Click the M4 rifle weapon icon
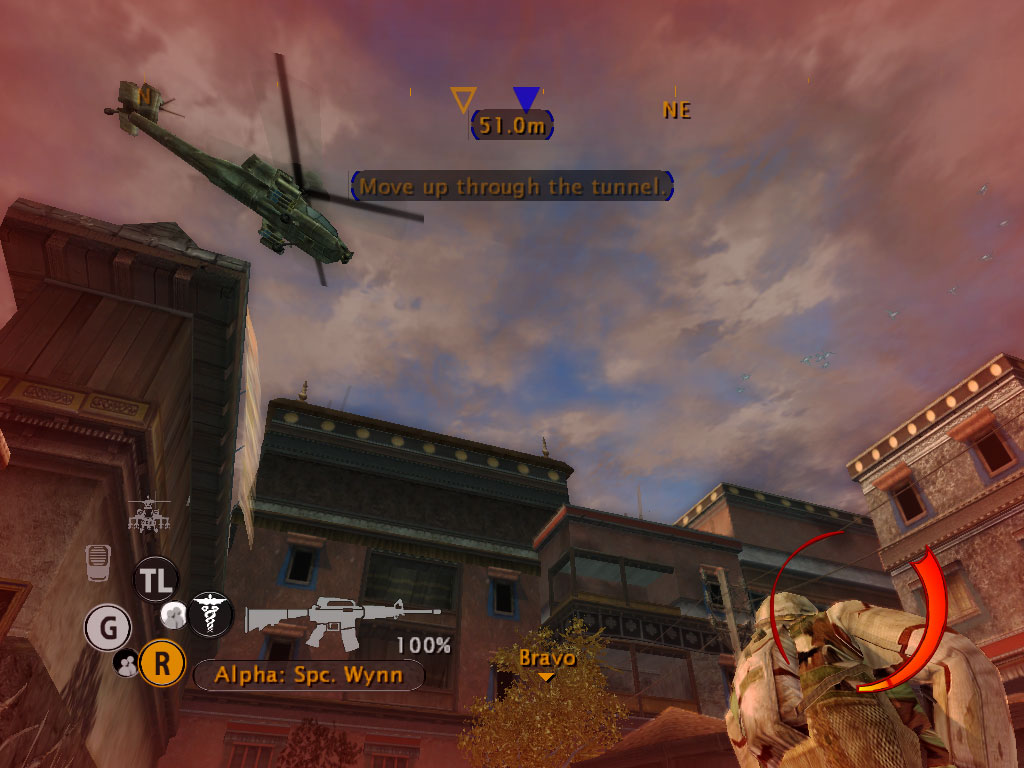1024x768 pixels. click(x=343, y=615)
